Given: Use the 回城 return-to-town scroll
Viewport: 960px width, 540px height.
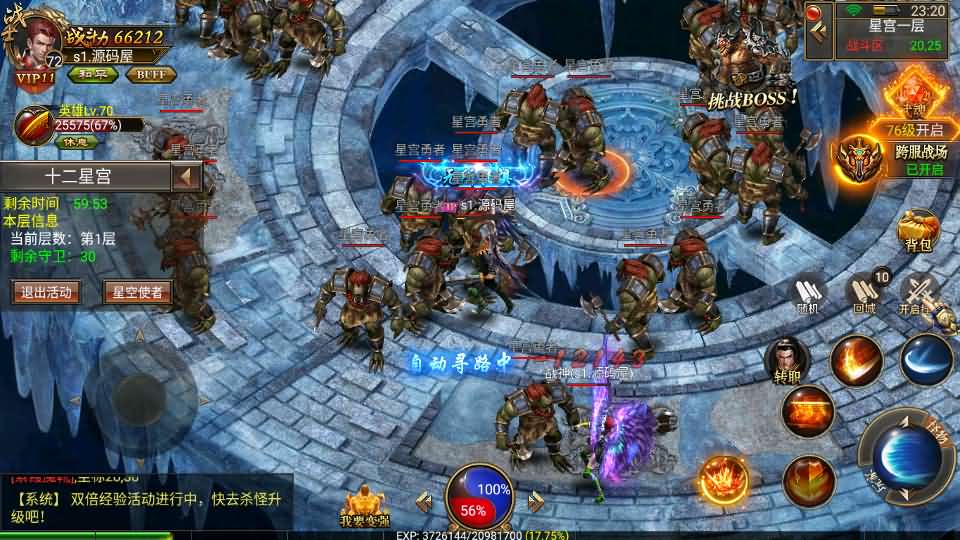Looking at the screenshot, I should click(x=864, y=293).
